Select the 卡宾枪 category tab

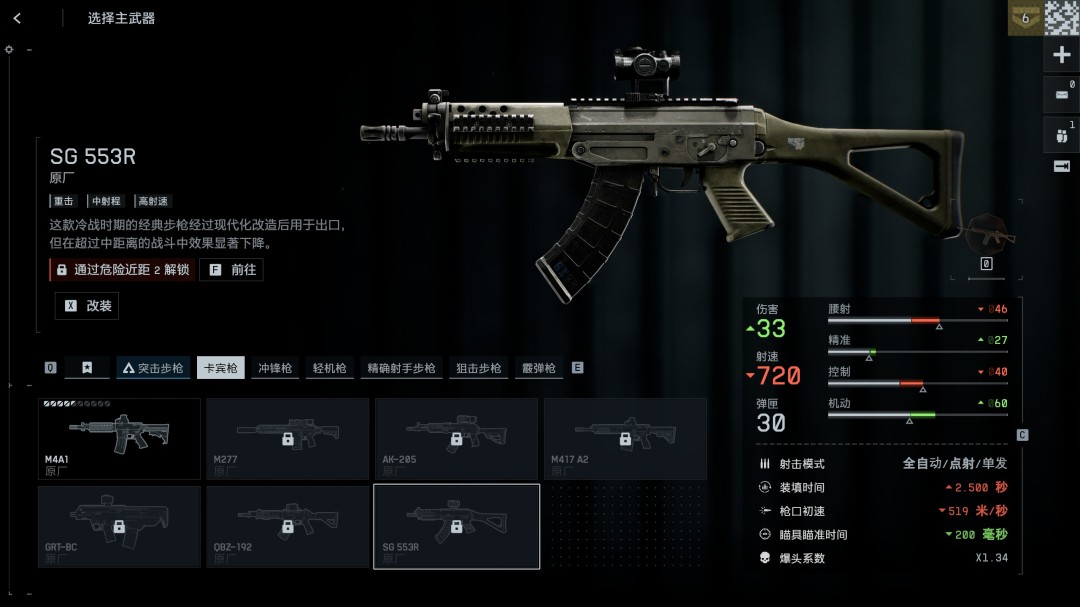(x=221, y=368)
